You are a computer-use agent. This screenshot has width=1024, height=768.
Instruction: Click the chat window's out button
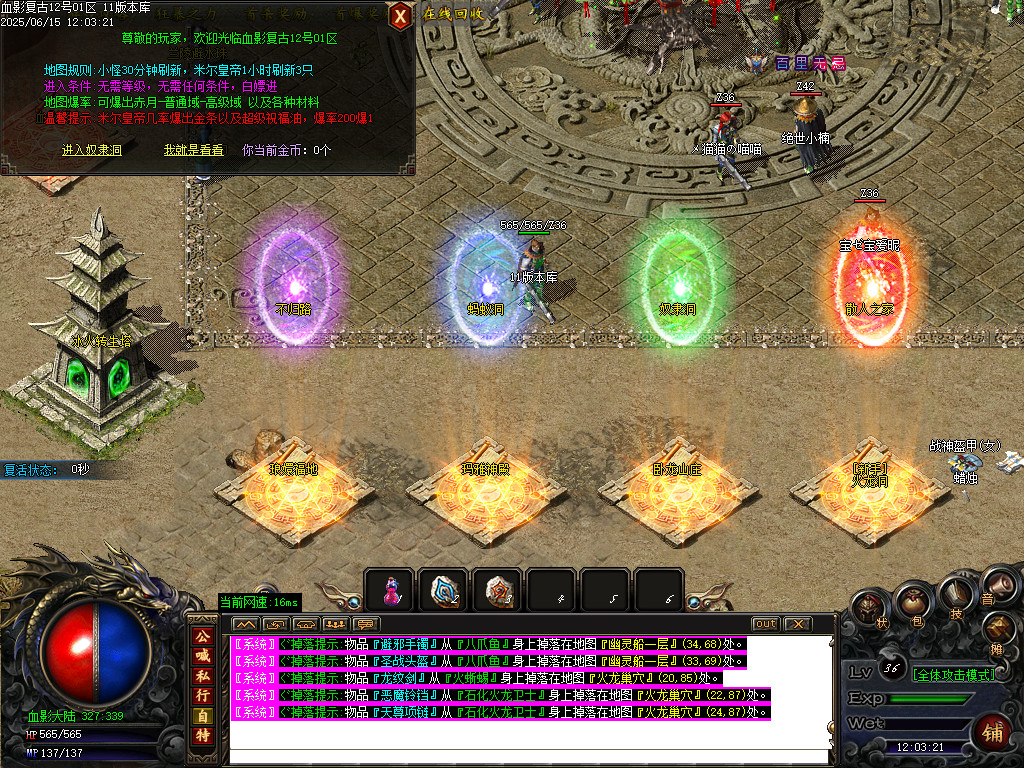[765, 624]
